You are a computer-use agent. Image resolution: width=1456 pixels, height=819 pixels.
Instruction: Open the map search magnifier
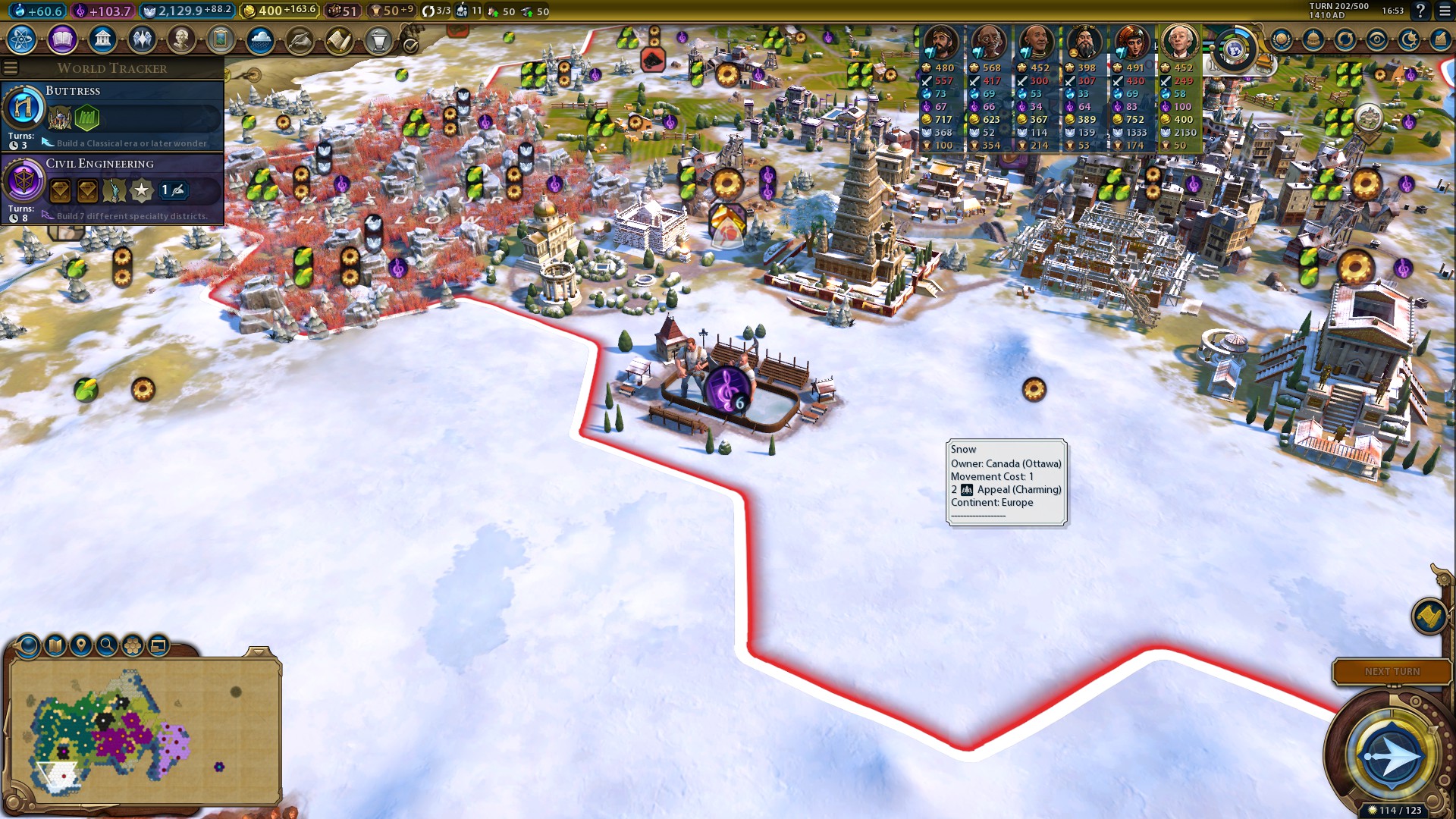pos(107,645)
